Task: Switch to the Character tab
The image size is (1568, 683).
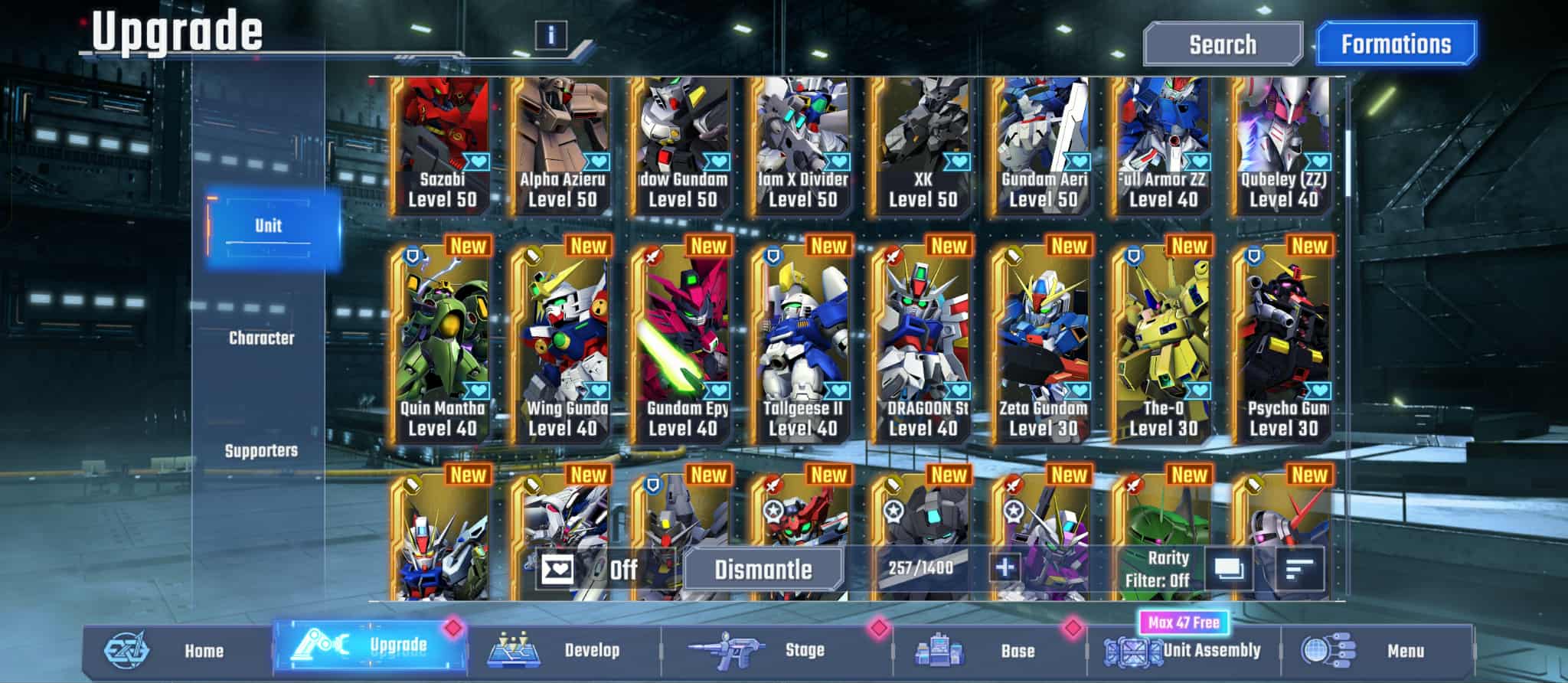Action: [x=261, y=338]
